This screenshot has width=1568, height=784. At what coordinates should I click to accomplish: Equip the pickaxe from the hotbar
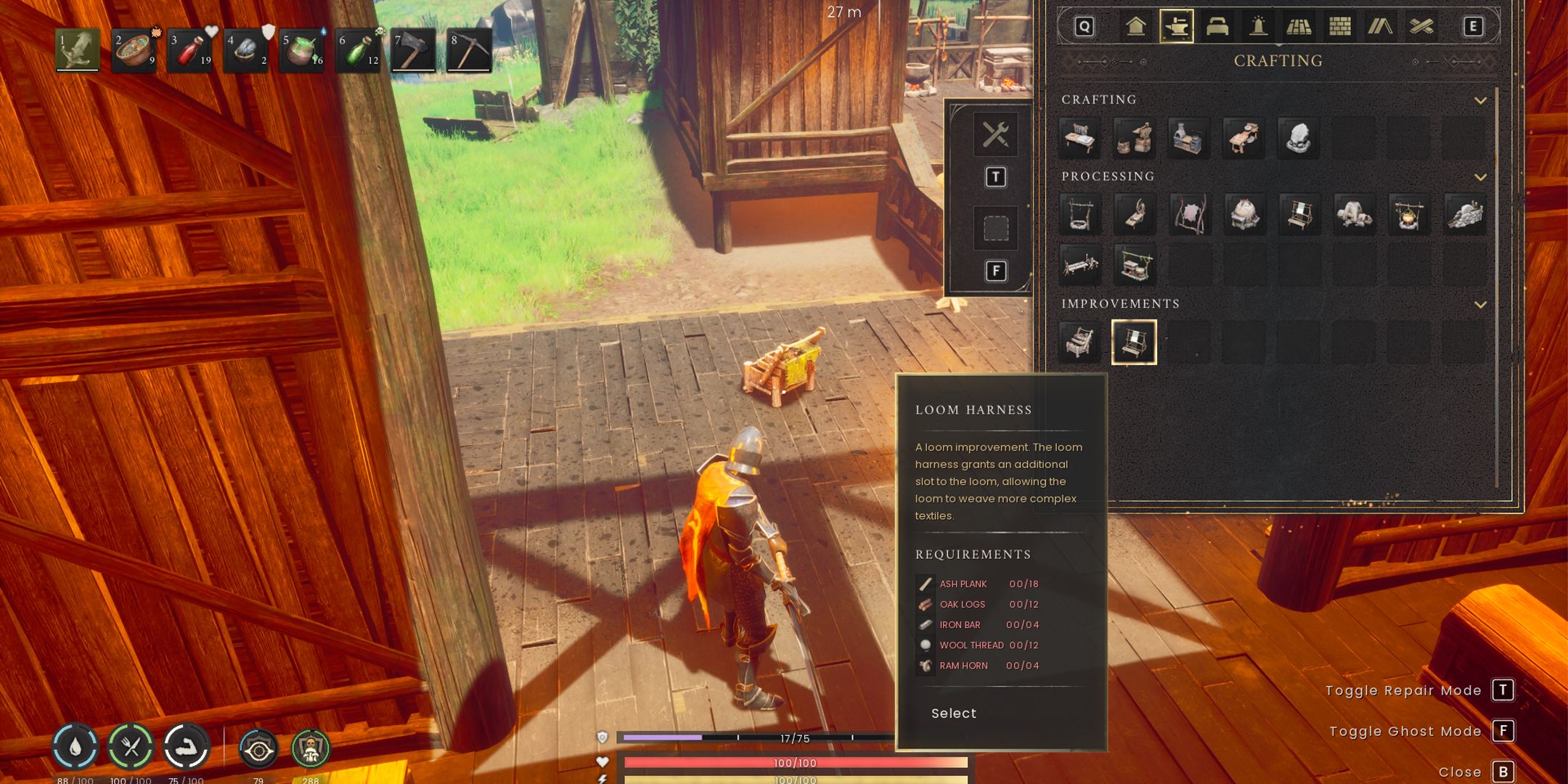pos(470,51)
